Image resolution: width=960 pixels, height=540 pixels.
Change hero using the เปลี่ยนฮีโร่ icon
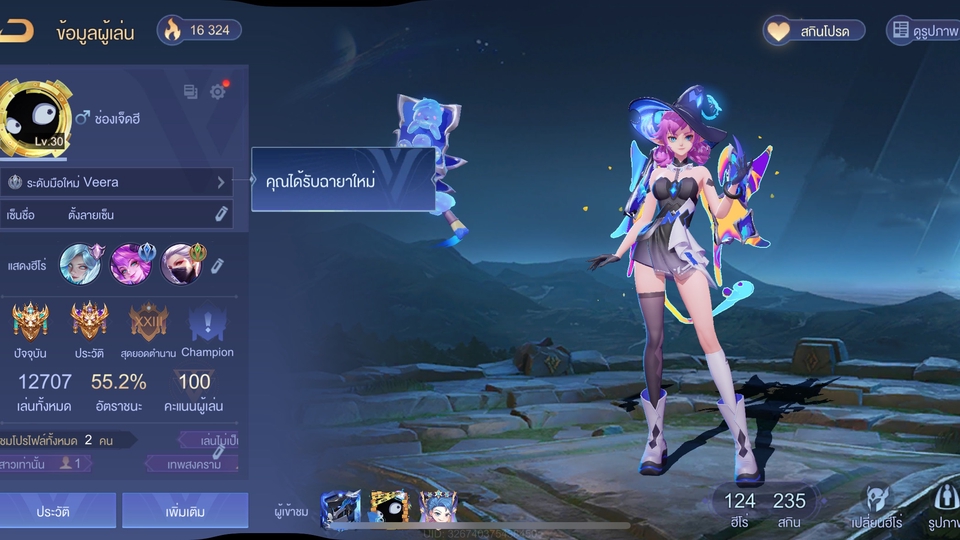point(877,505)
